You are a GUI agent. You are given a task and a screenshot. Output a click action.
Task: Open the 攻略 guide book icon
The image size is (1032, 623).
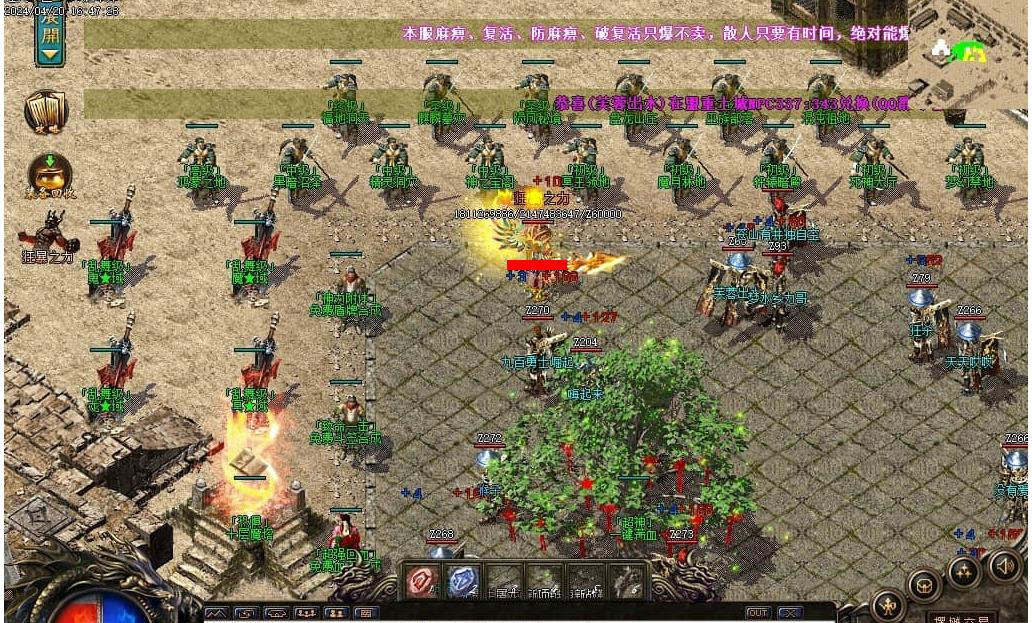46,111
